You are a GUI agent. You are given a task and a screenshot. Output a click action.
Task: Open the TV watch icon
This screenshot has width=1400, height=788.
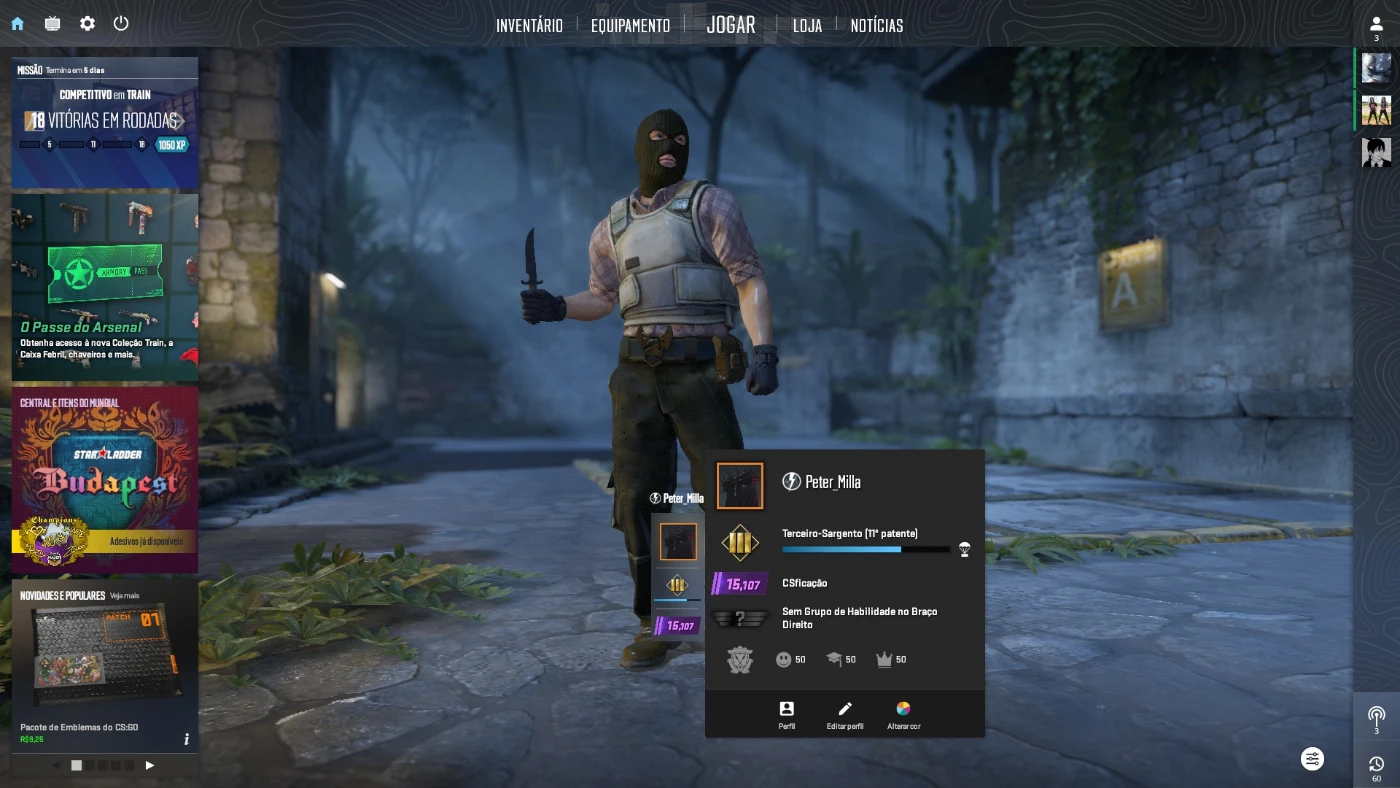tap(52, 23)
